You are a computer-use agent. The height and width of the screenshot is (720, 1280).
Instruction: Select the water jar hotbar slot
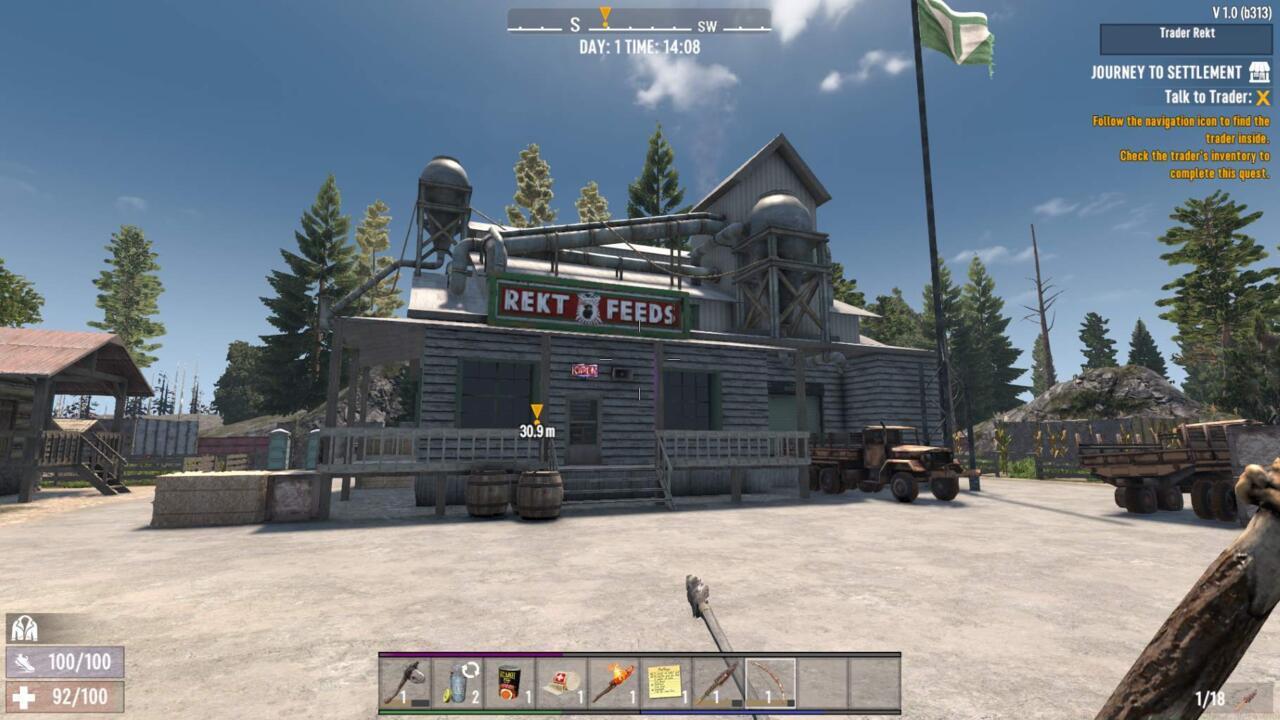458,682
